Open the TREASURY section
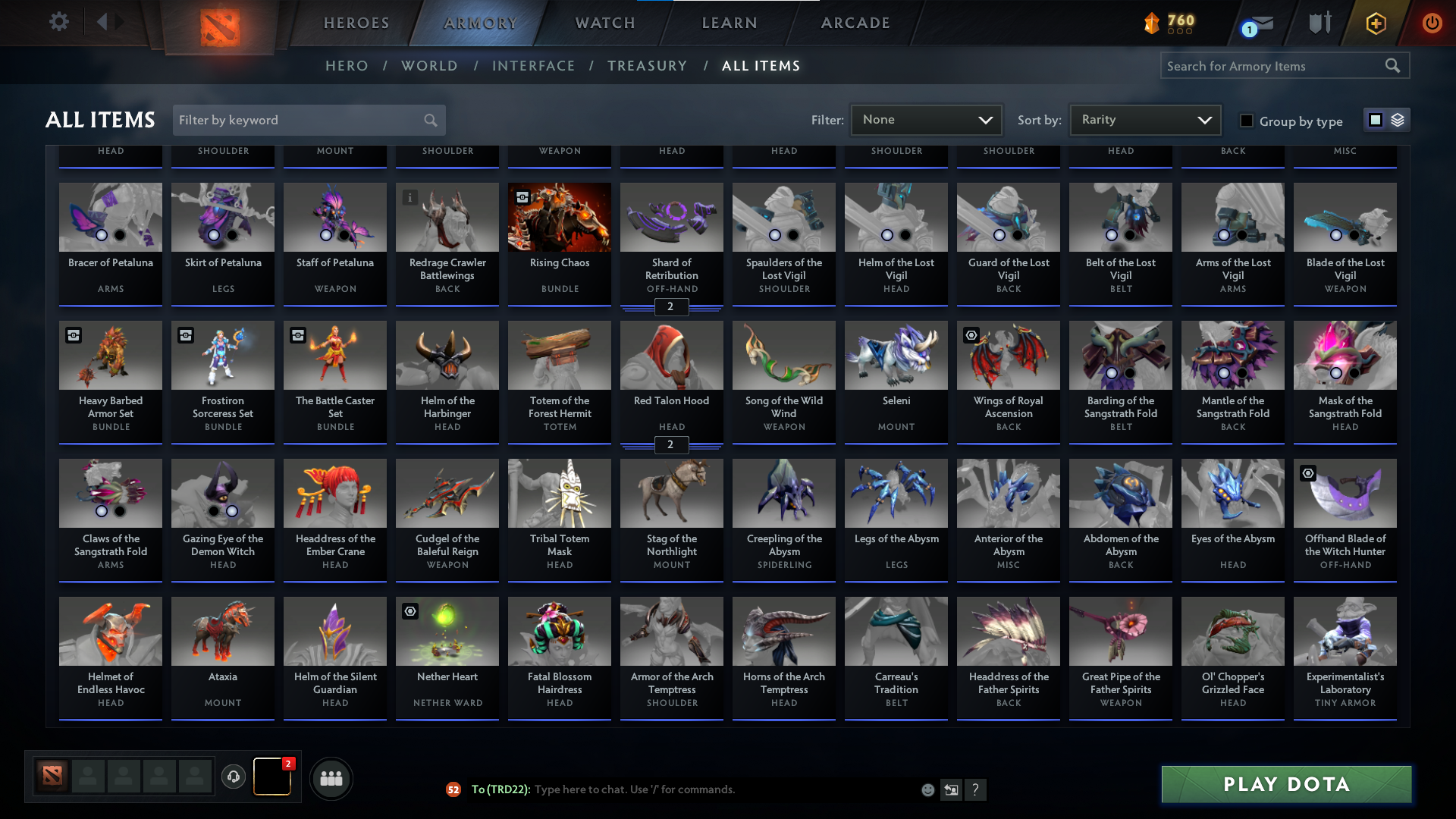 (x=647, y=66)
